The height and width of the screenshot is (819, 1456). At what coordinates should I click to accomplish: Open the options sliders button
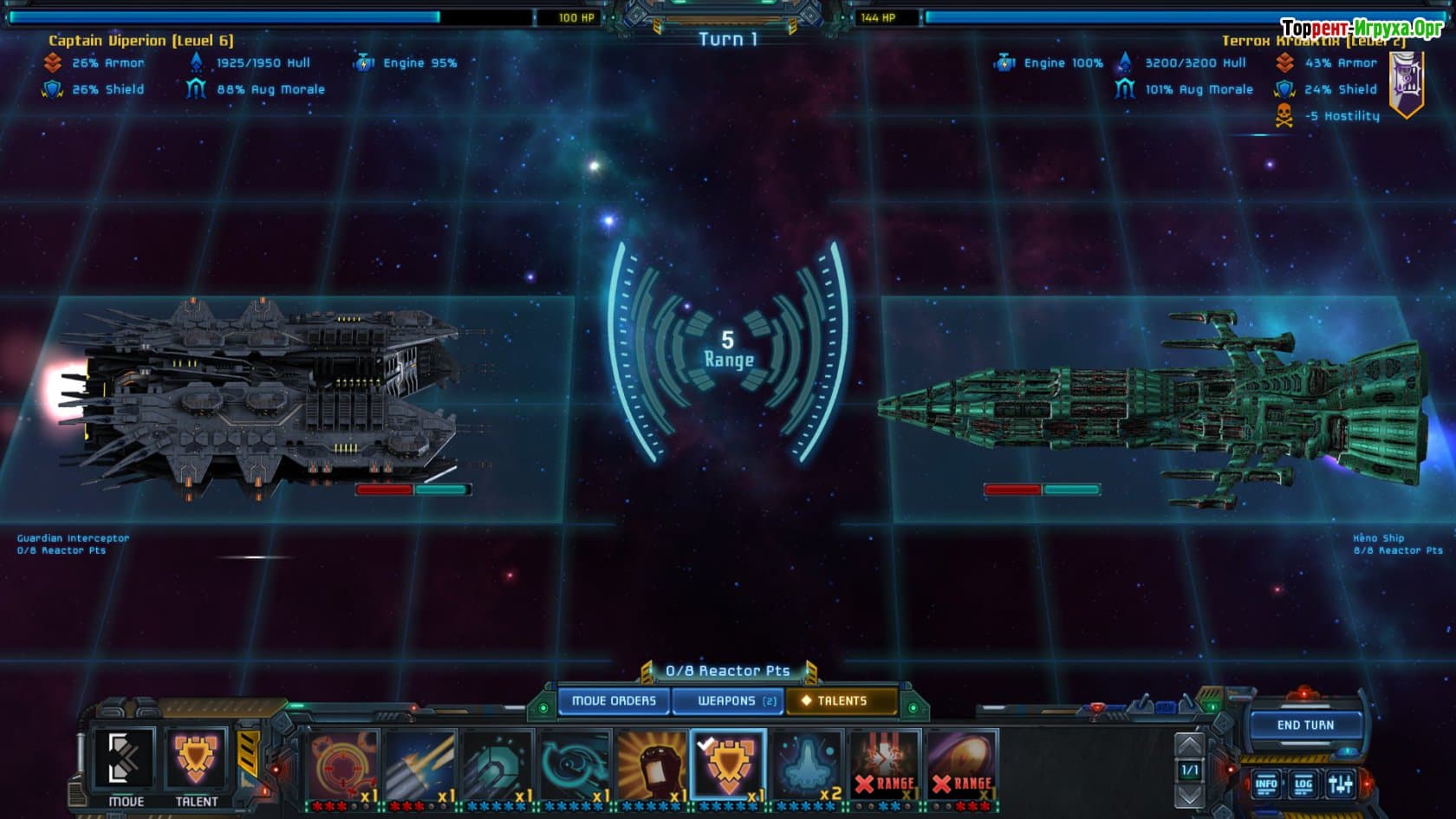(1340, 784)
